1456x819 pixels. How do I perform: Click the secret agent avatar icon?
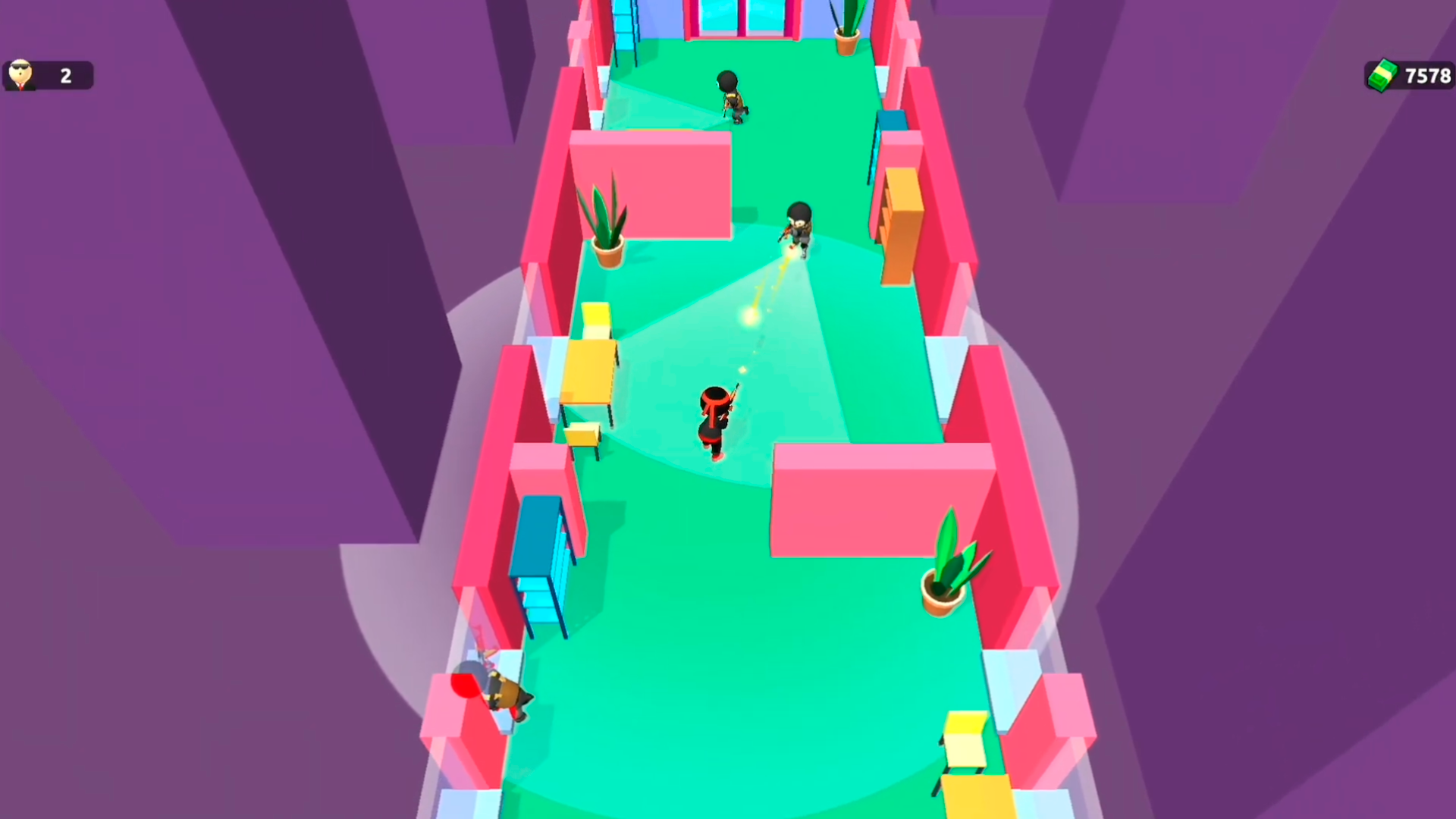tap(20, 75)
